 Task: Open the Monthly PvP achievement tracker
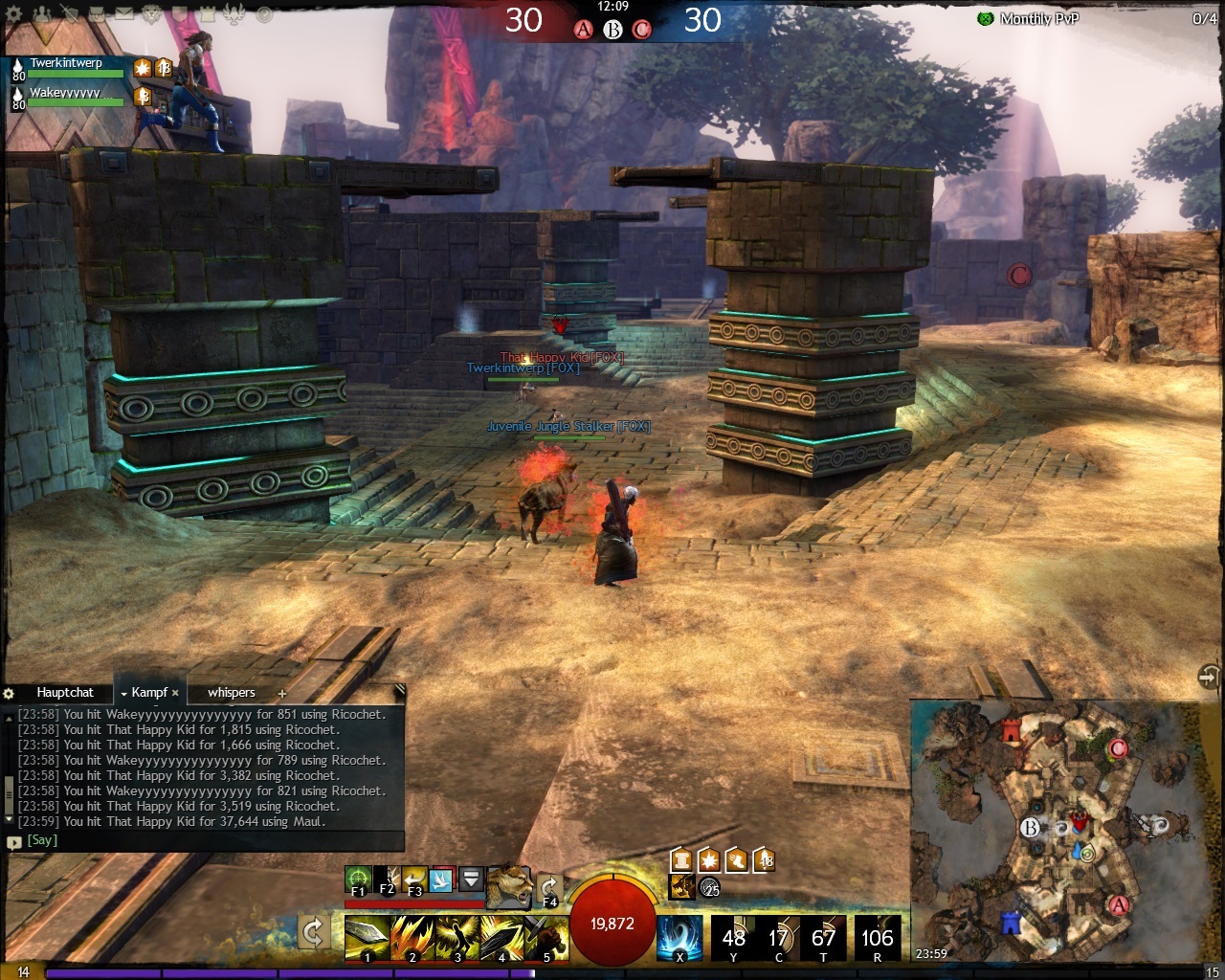[x=1038, y=18]
